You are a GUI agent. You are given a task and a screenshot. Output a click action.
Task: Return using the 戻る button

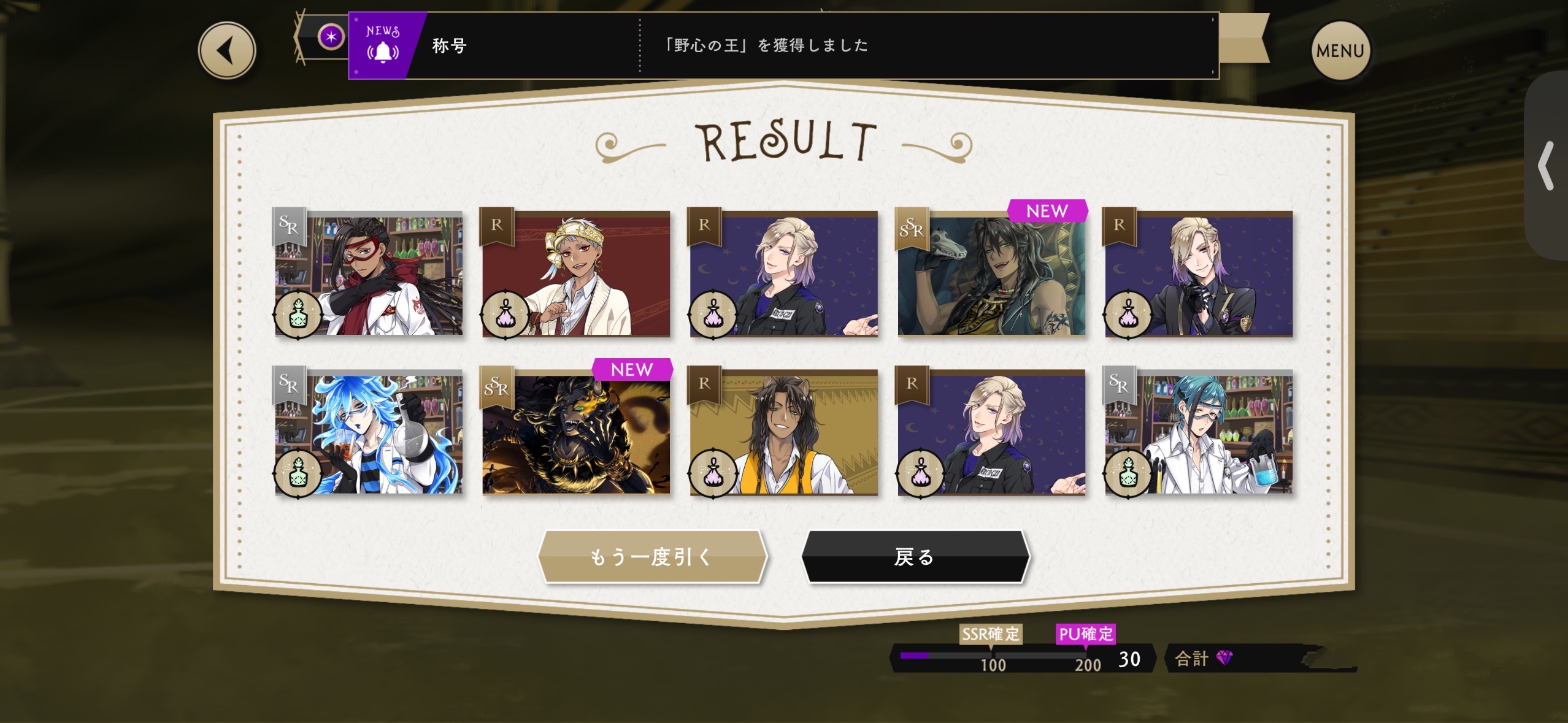pos(915,556)
